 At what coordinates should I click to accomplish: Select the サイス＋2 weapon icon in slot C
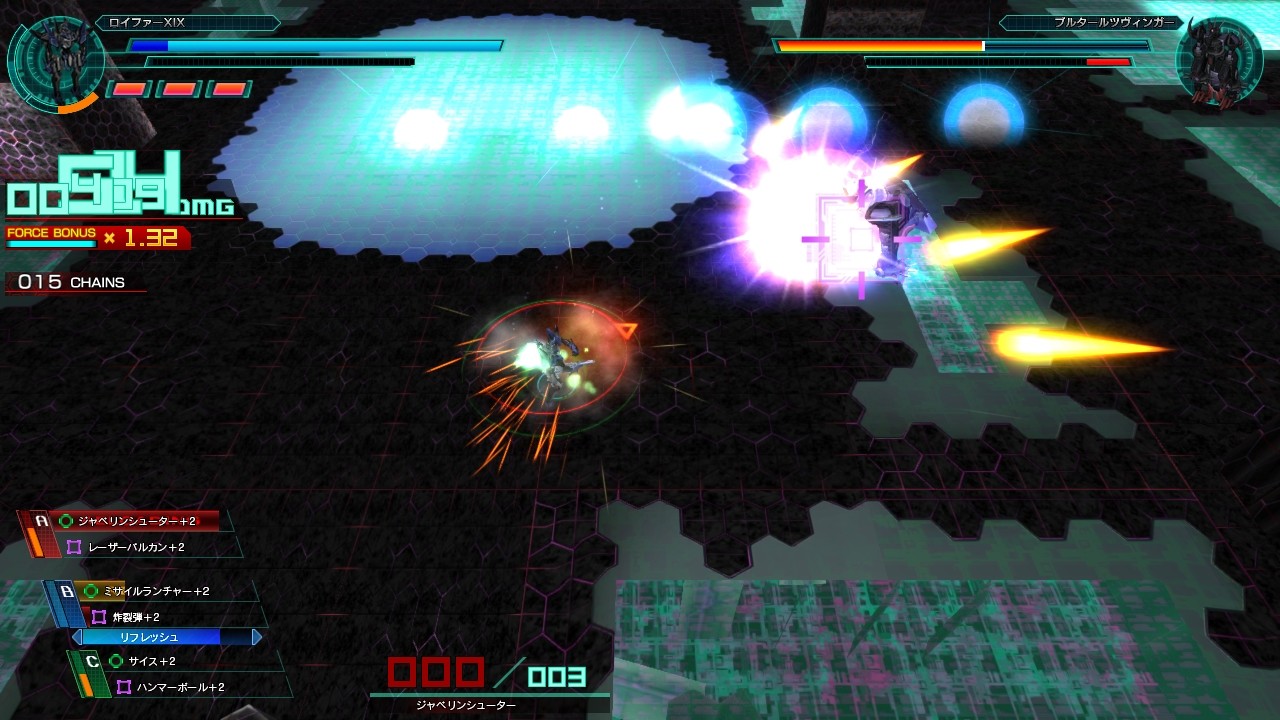116,660
